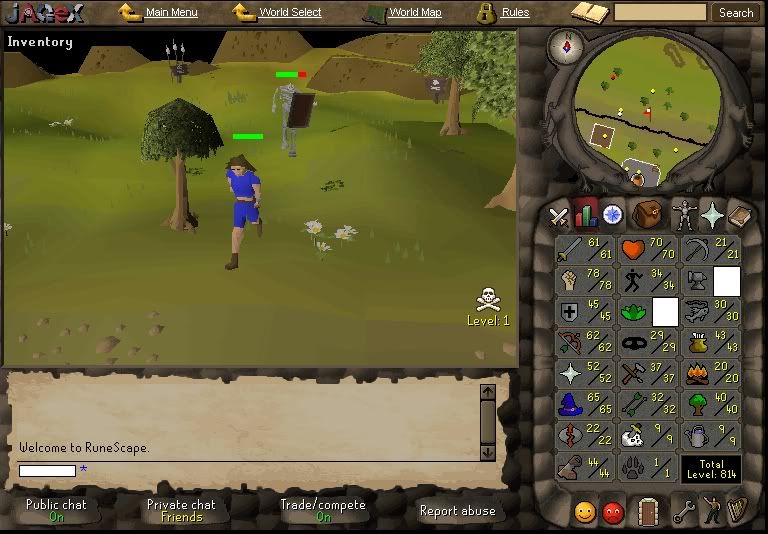The width and height of the screenshot is (768, 534).
Task: Toggle Private chat setting
Action: (x=181, y=510)
